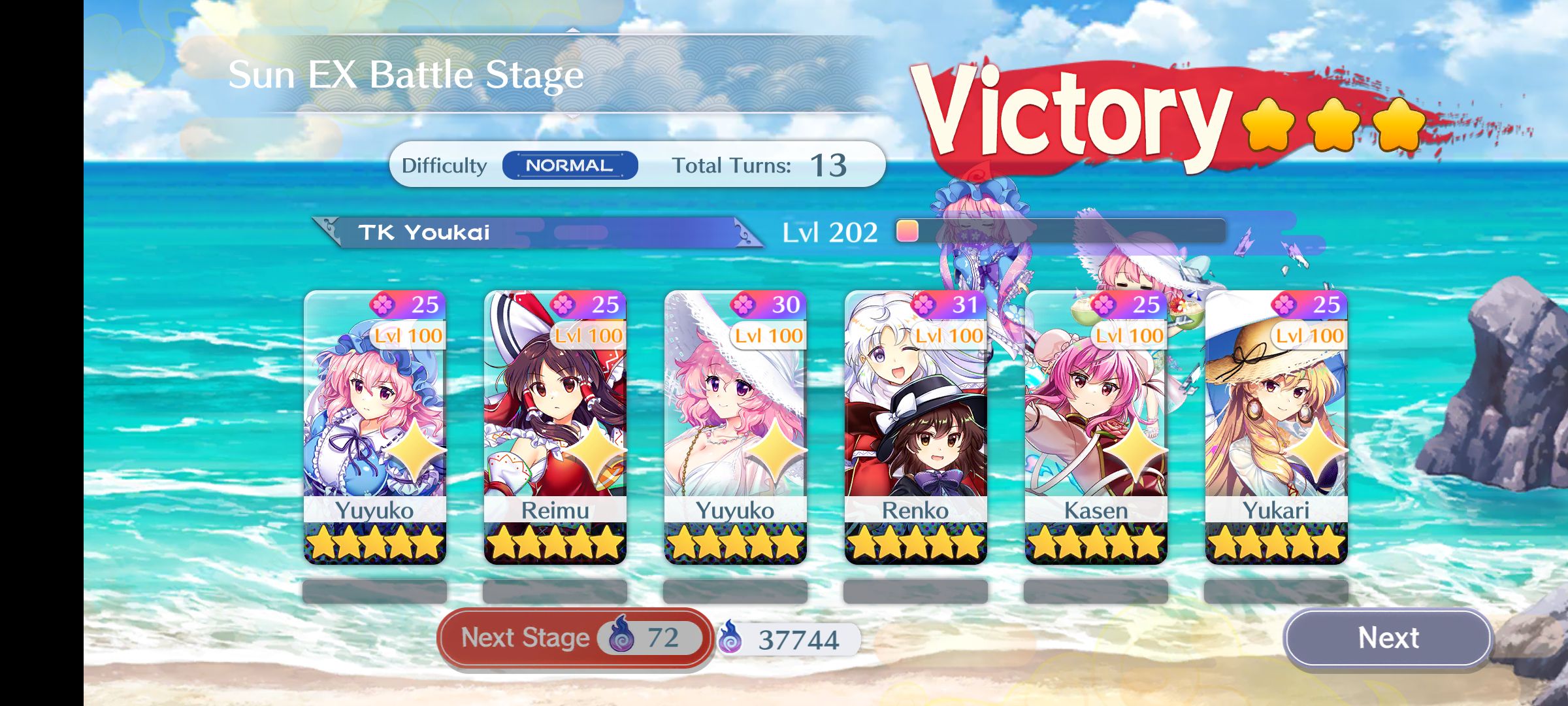Select the blue-dress Yuyuko card
The width and height of the screenshot is (1568, 706).
point(374,426)
